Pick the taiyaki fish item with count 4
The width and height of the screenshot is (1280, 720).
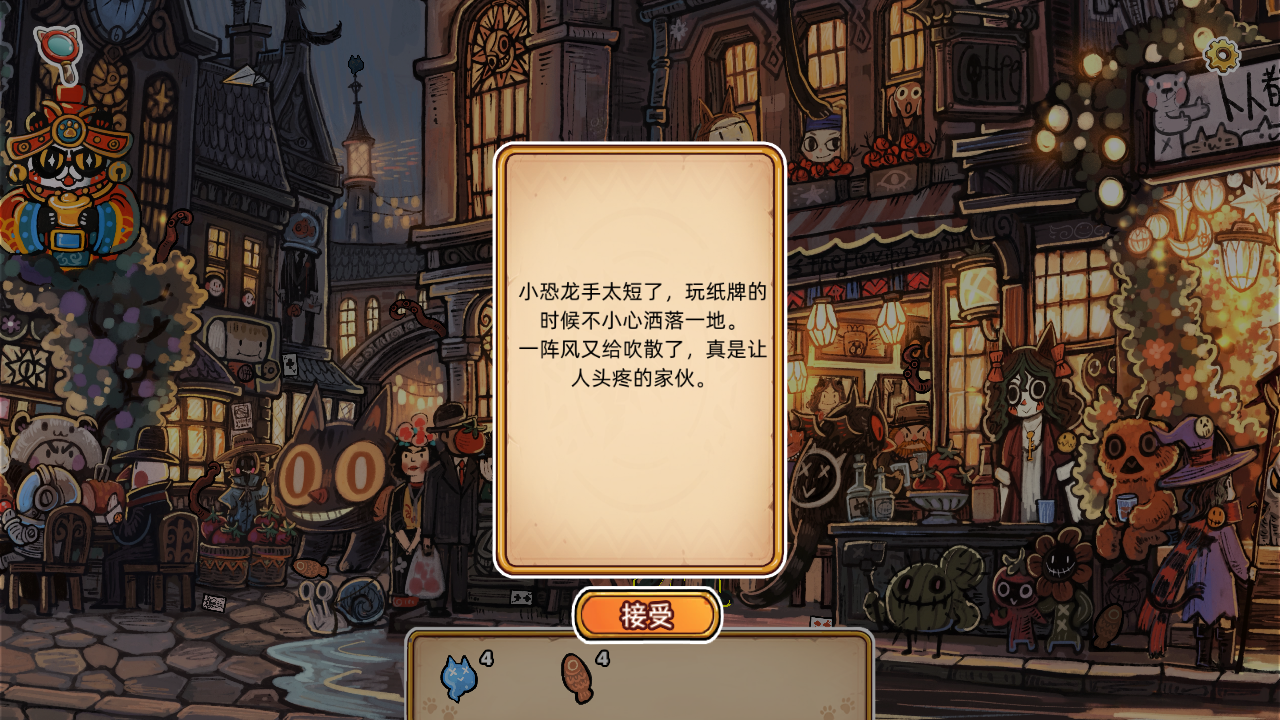coord(576,677)
